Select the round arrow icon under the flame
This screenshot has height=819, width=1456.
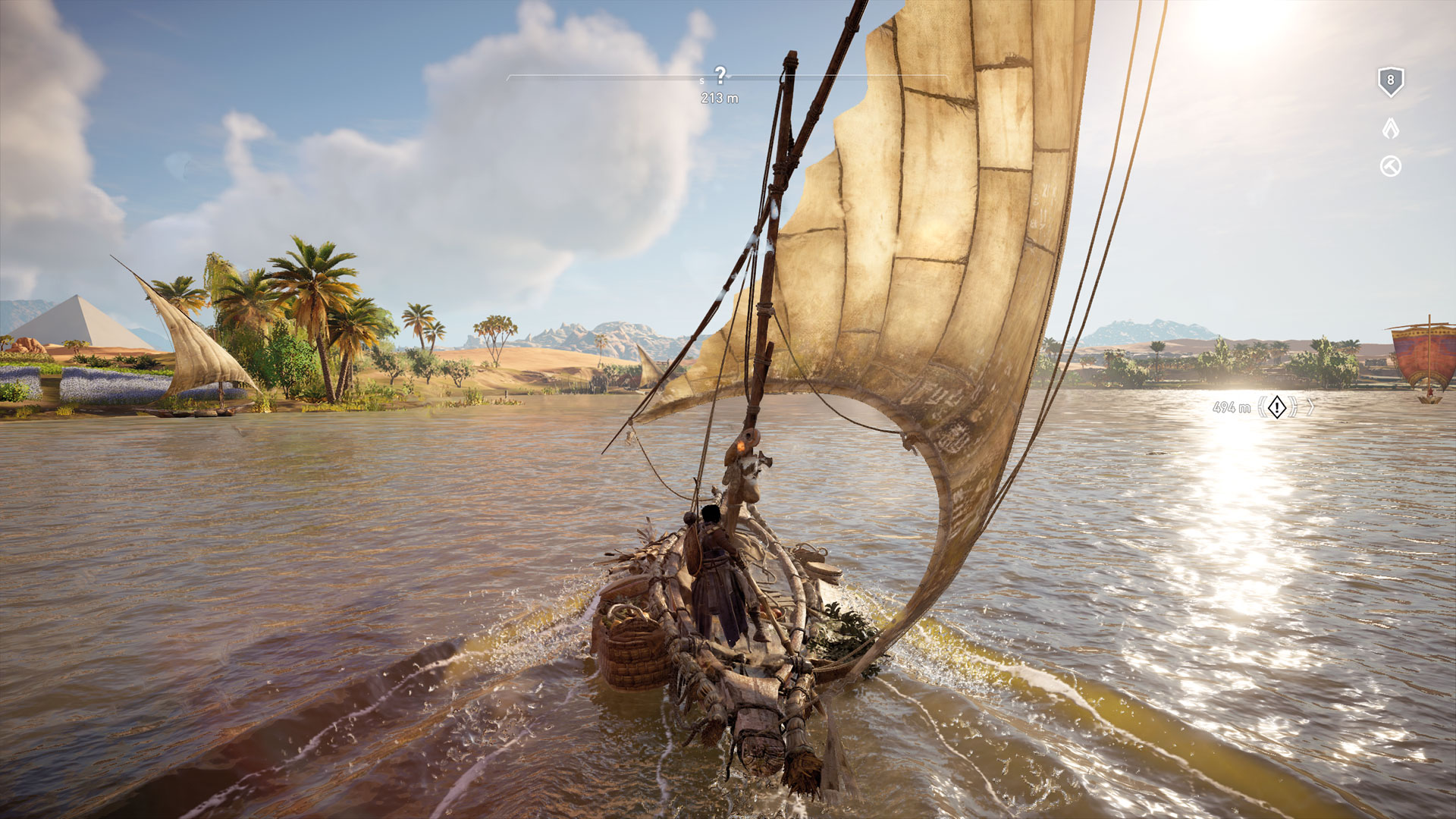coord(1390,167)
